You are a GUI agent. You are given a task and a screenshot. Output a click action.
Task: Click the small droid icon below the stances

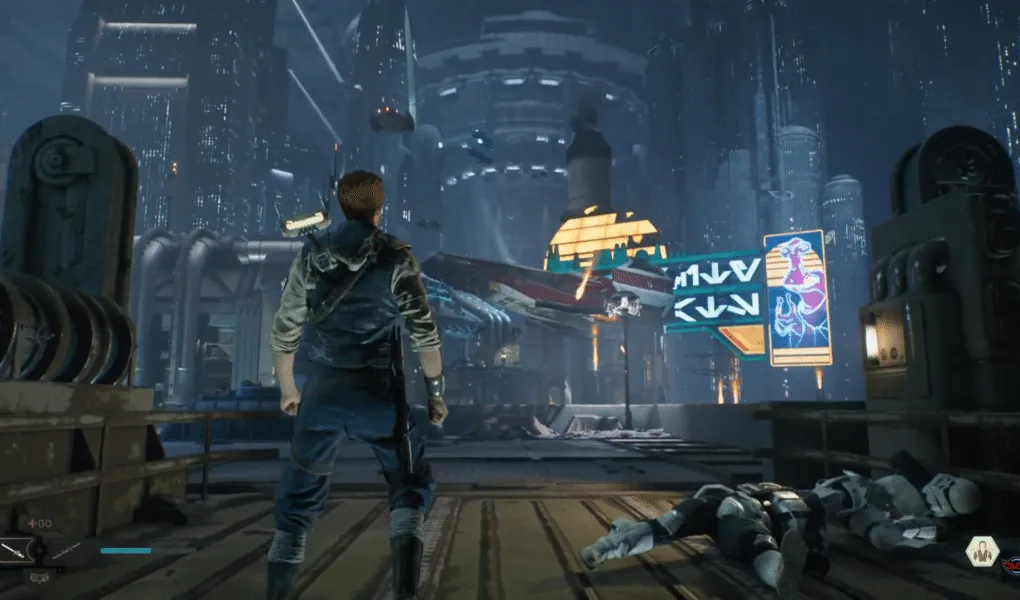pos(37,575)
